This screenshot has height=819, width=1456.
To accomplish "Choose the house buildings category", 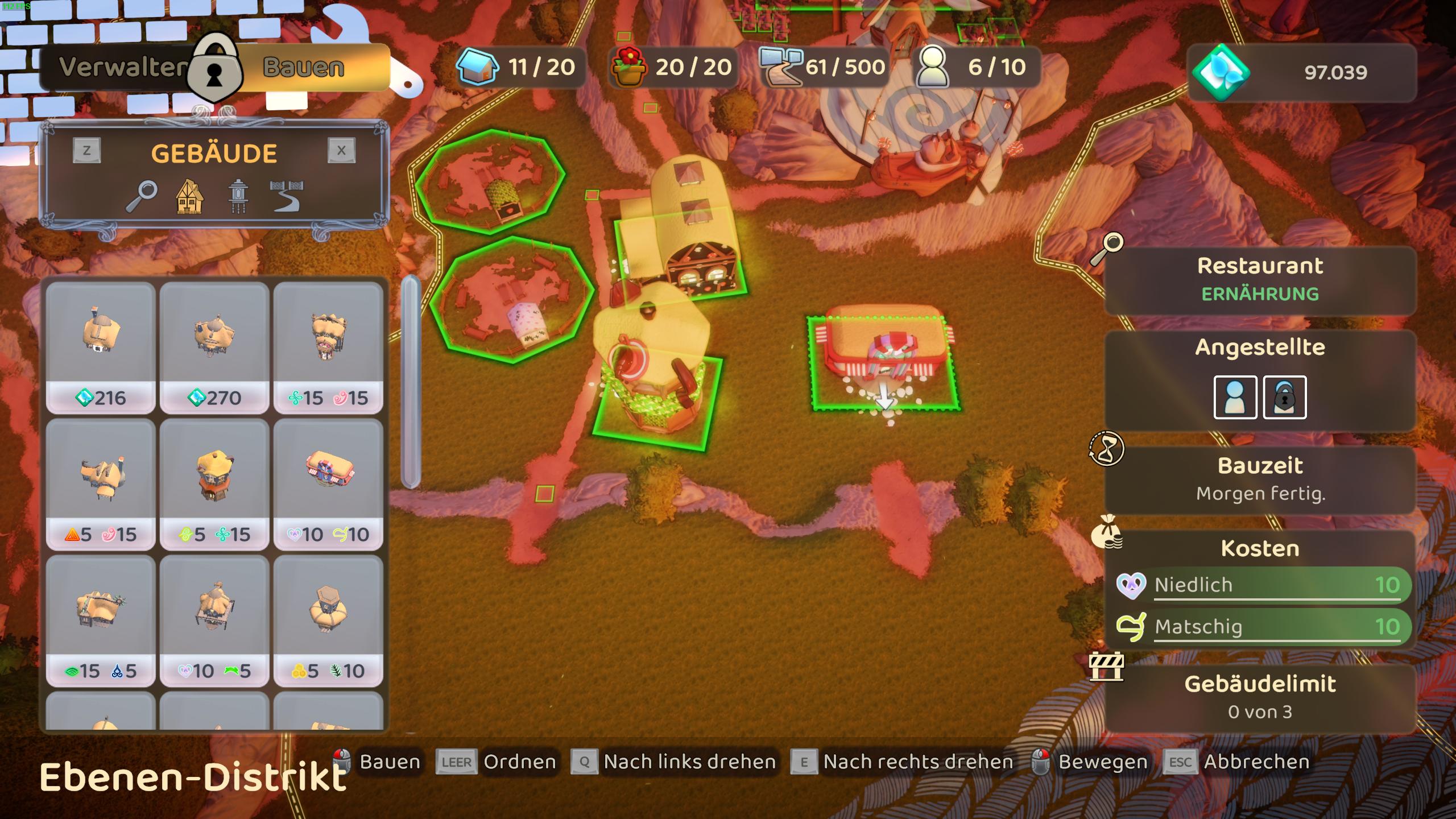I will pyautogui.click(x=189, y=197).
